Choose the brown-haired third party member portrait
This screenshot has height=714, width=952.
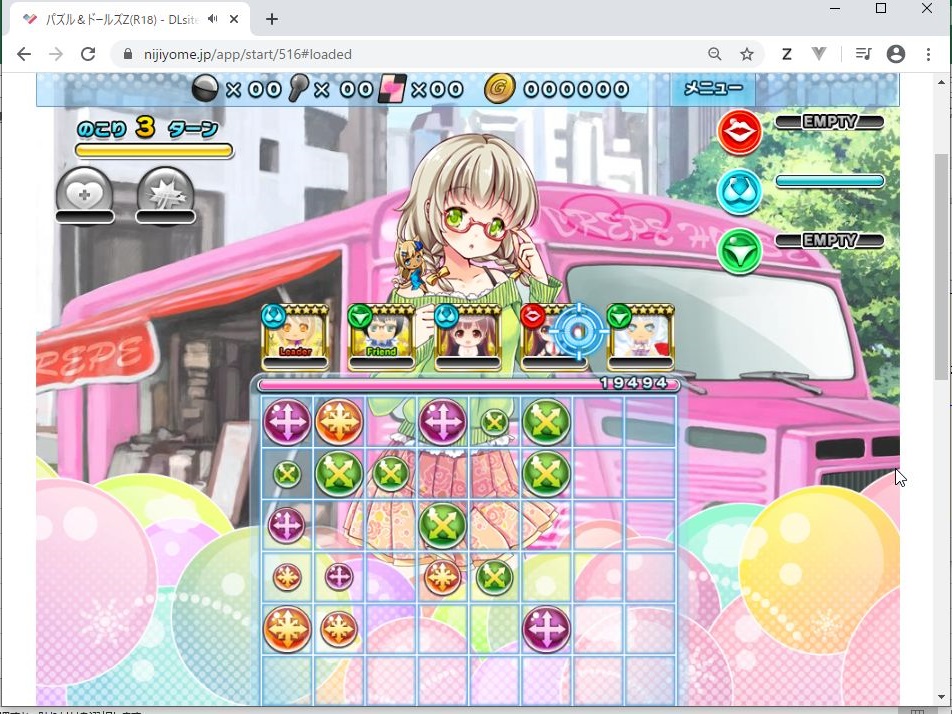468,336
